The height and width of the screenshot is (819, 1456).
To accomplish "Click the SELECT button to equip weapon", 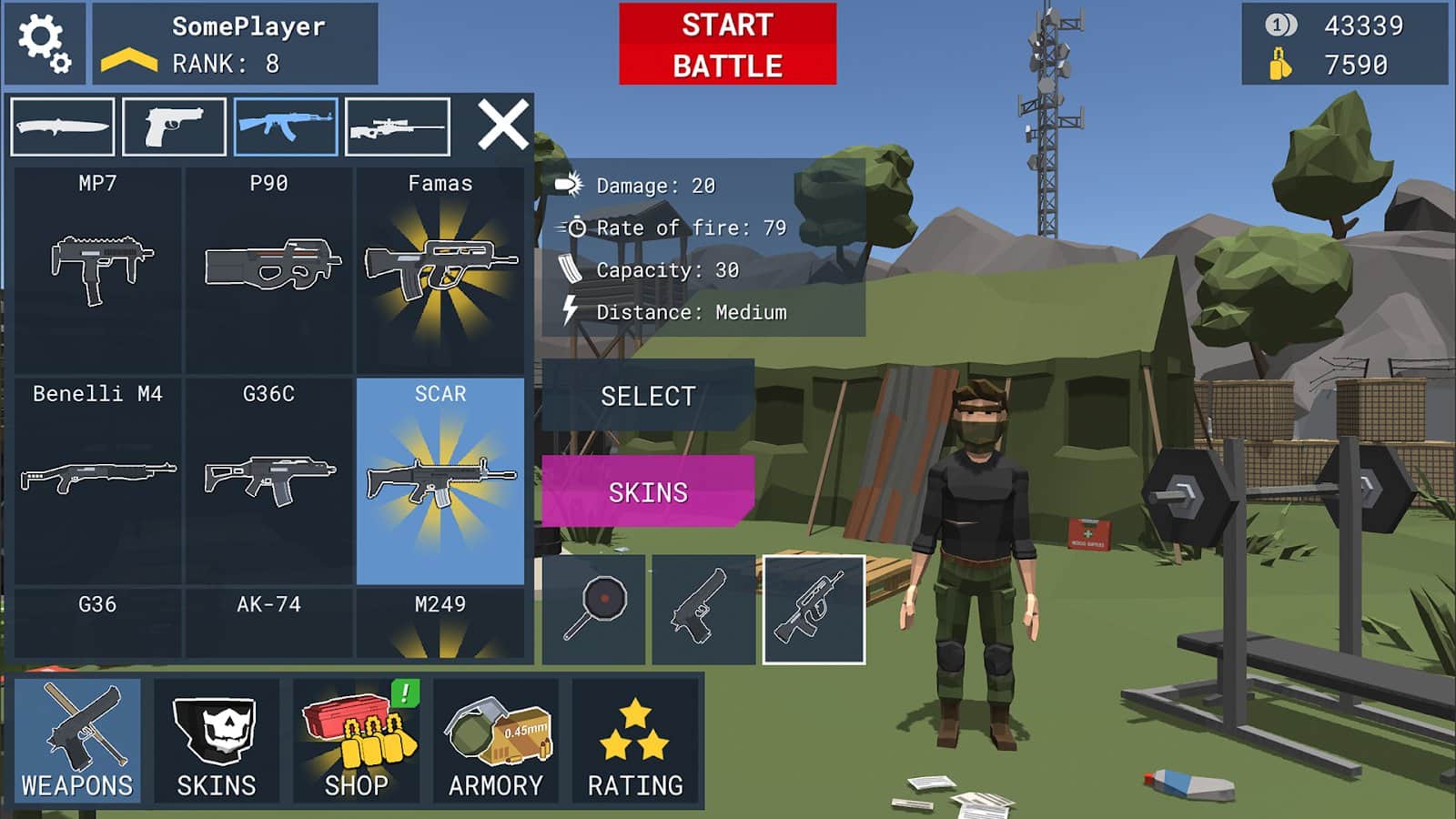I will tap(648, 396).
